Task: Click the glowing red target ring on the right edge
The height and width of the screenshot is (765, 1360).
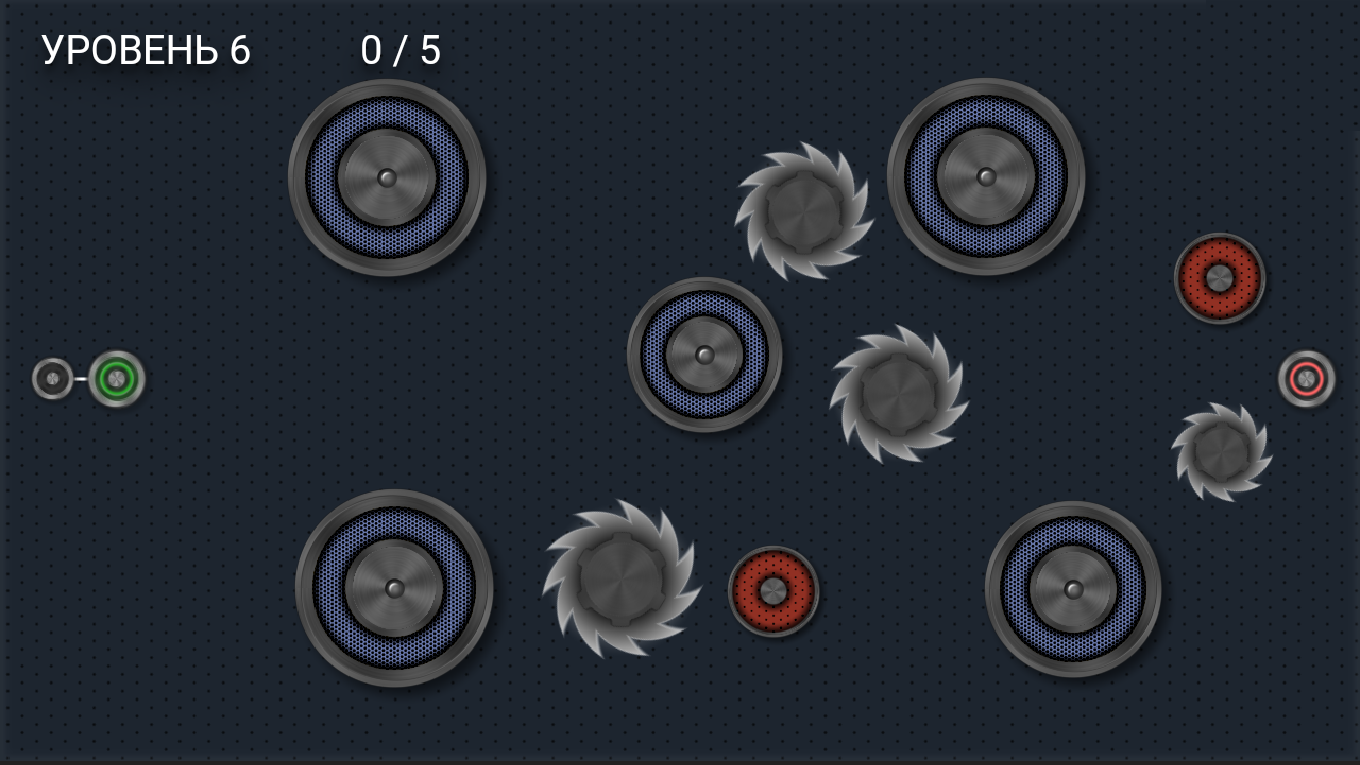Action: [1305, 377]
